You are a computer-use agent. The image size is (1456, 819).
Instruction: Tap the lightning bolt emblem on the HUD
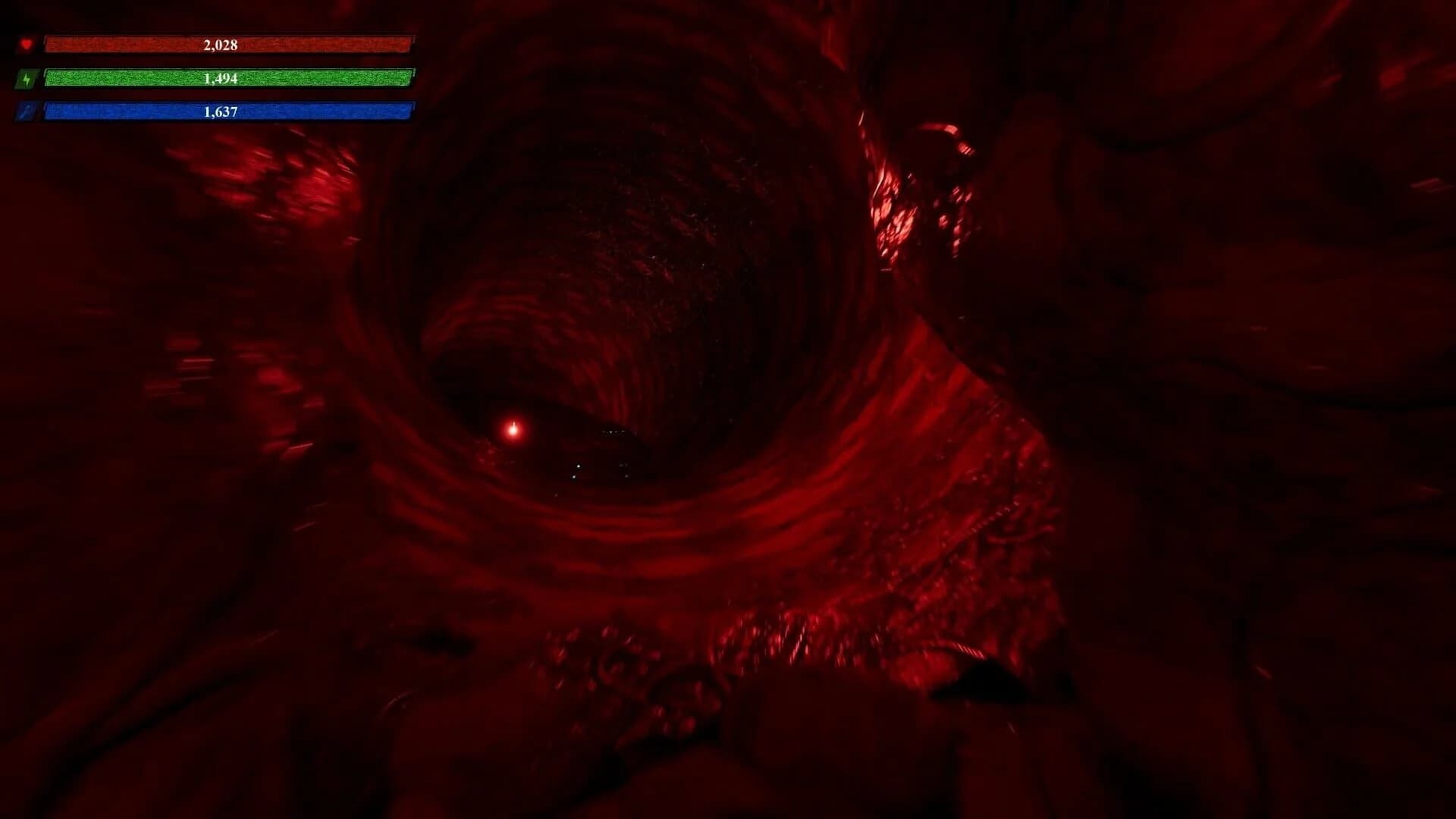[27, 77]
